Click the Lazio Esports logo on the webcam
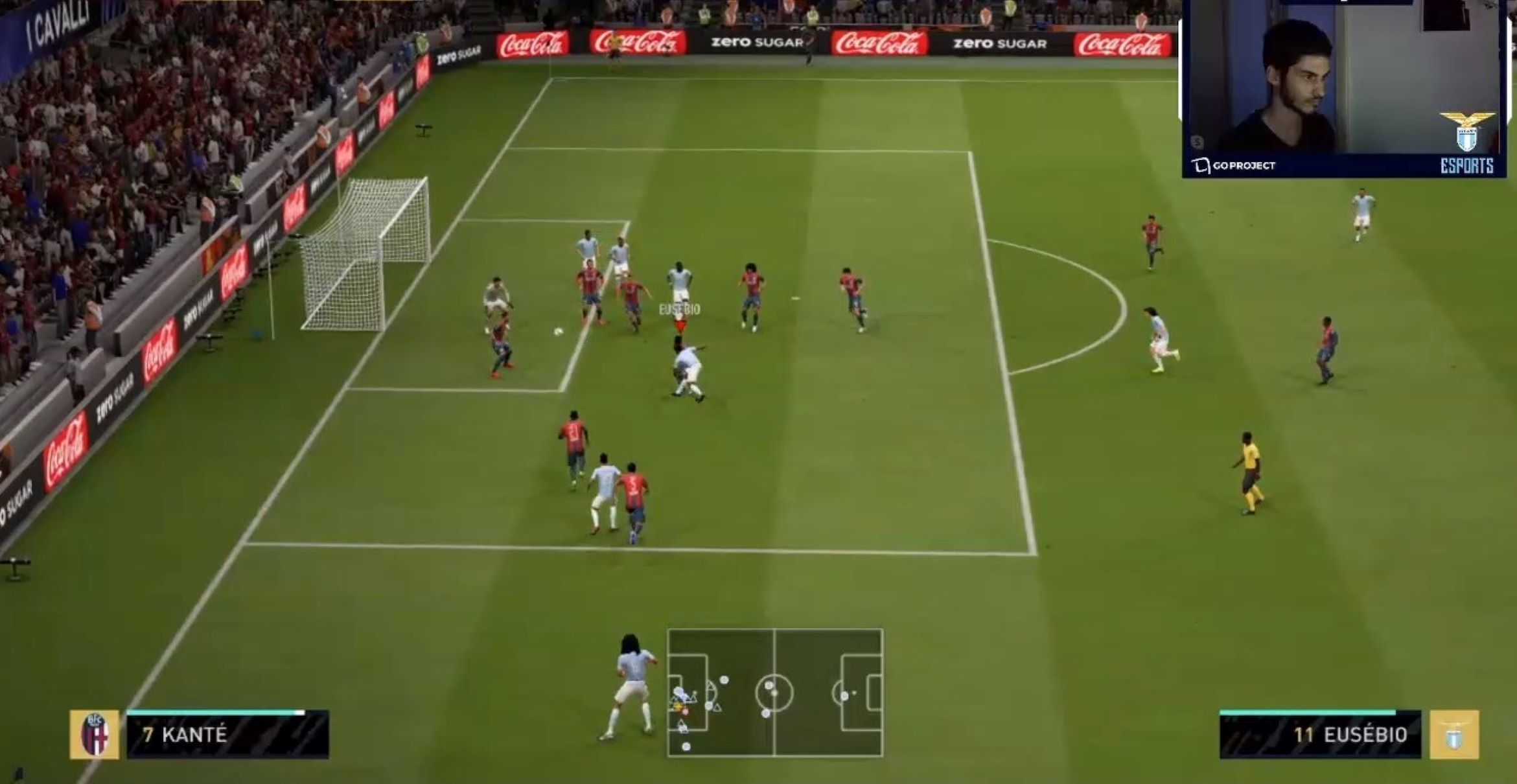This screenshot has width=1517, height=784. click(x=1467, y=143)
